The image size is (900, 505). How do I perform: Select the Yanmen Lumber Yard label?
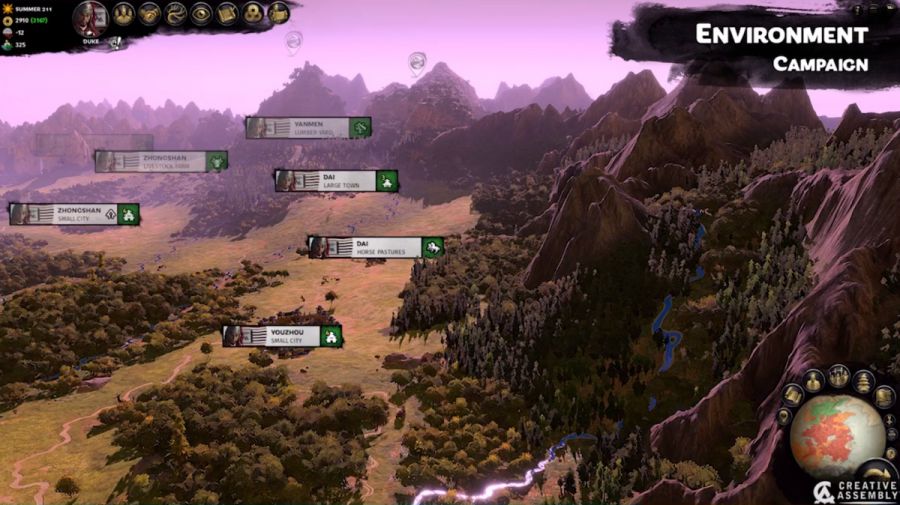(x=308, y=127)
